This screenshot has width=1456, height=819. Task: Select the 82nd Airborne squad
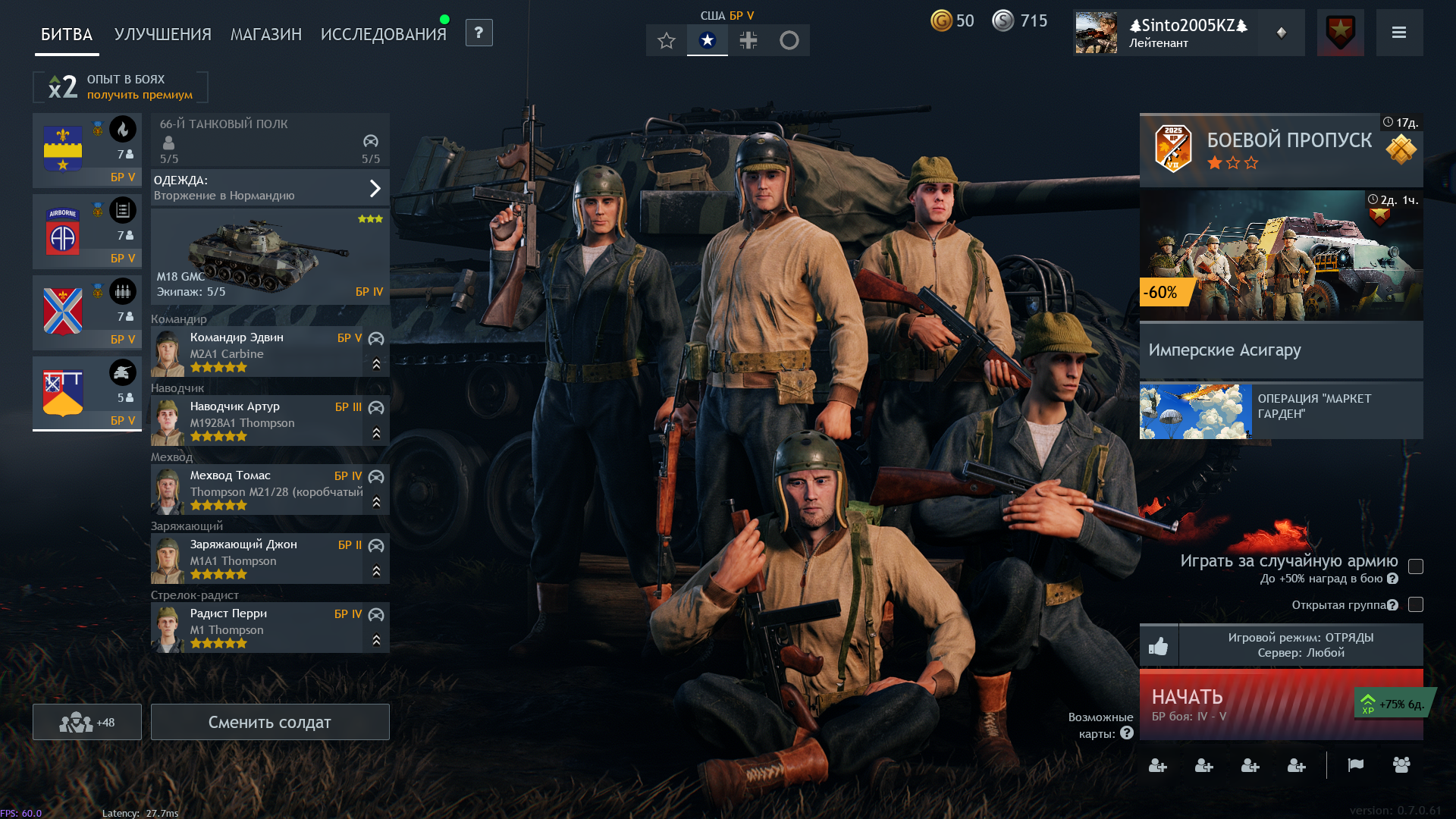click(86, 231)
